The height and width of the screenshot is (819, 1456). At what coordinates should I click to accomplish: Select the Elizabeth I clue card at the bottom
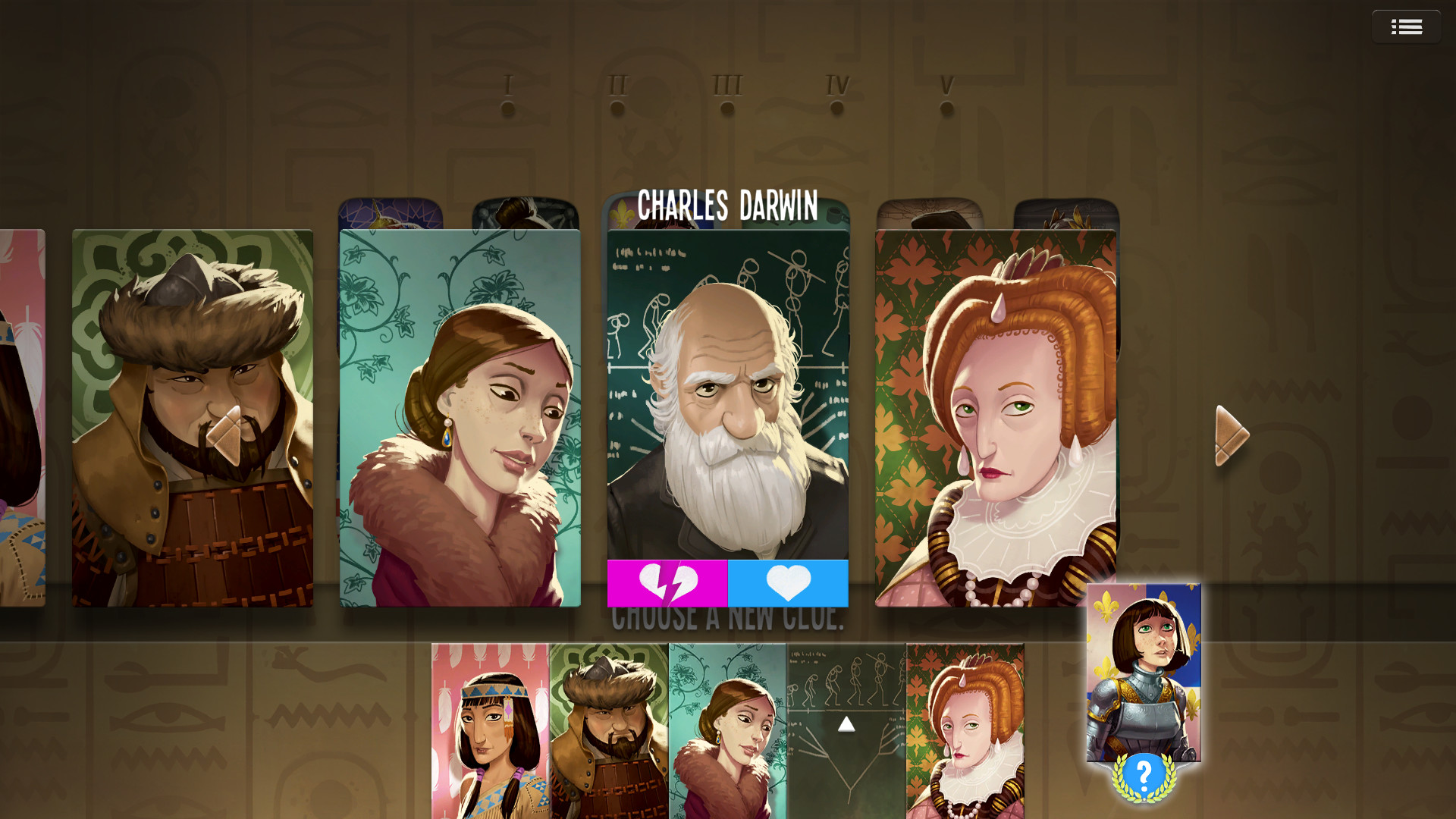click(967, 728)
